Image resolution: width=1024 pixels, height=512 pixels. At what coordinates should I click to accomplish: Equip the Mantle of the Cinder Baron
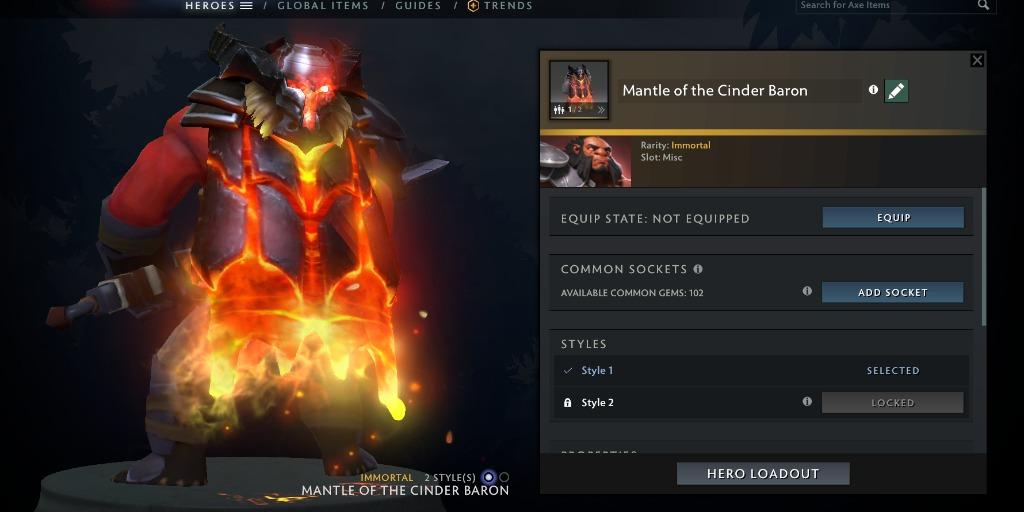tap(893, 218)
